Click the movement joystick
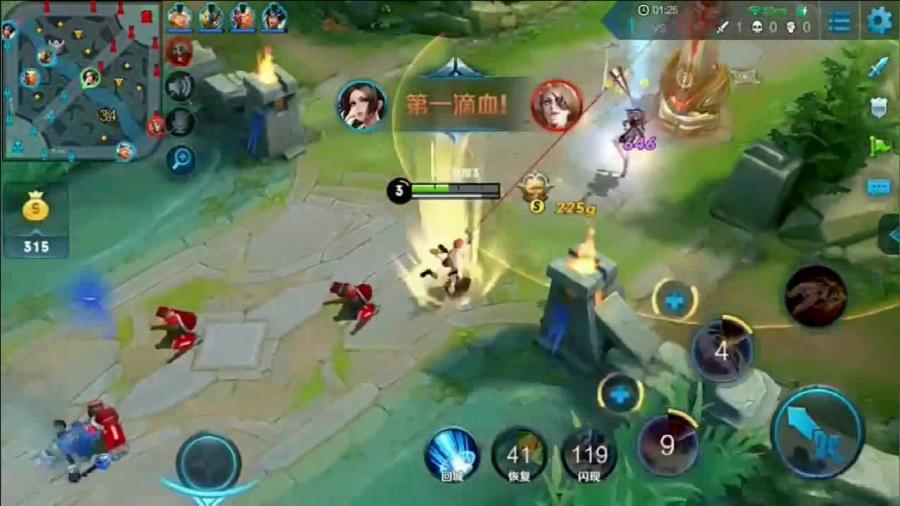900x506 pixels. [208, 462]
